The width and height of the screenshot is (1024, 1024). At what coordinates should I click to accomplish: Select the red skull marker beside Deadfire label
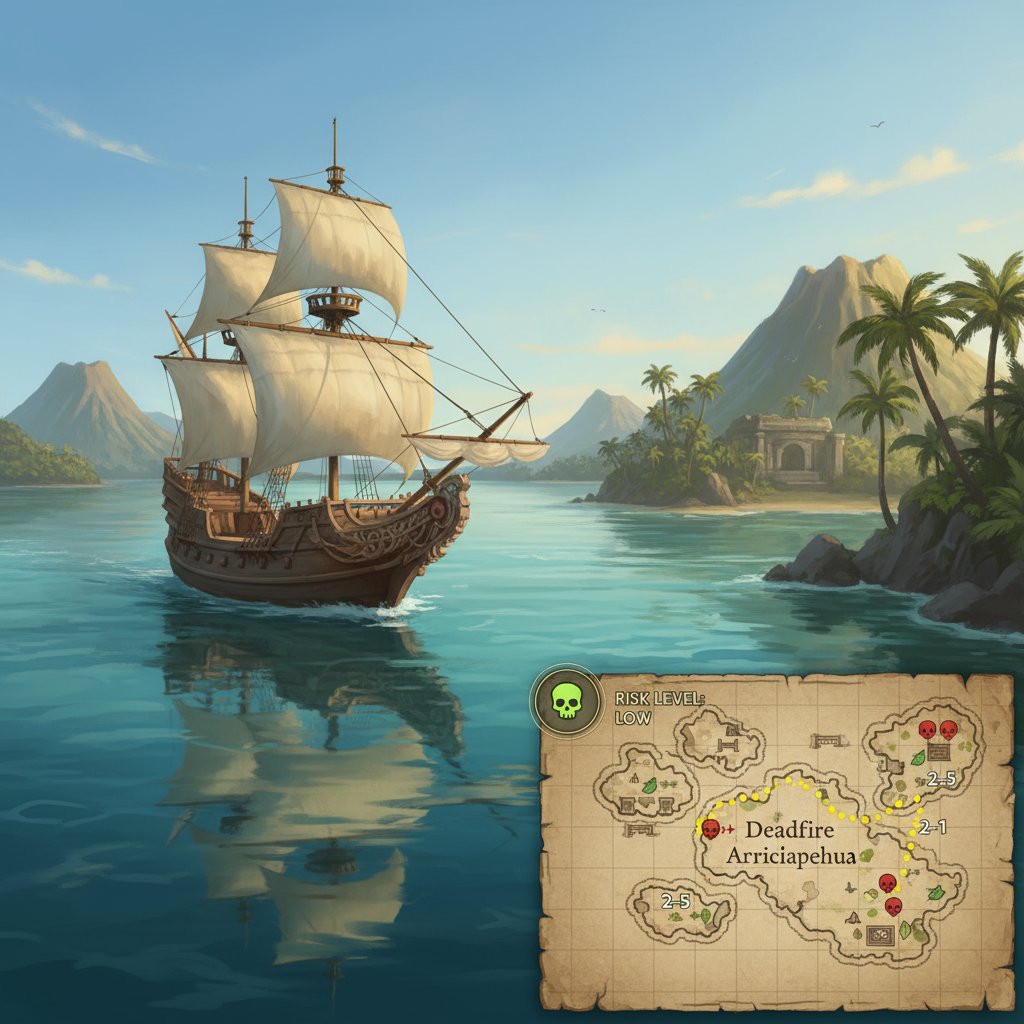(x=710, y=829)
